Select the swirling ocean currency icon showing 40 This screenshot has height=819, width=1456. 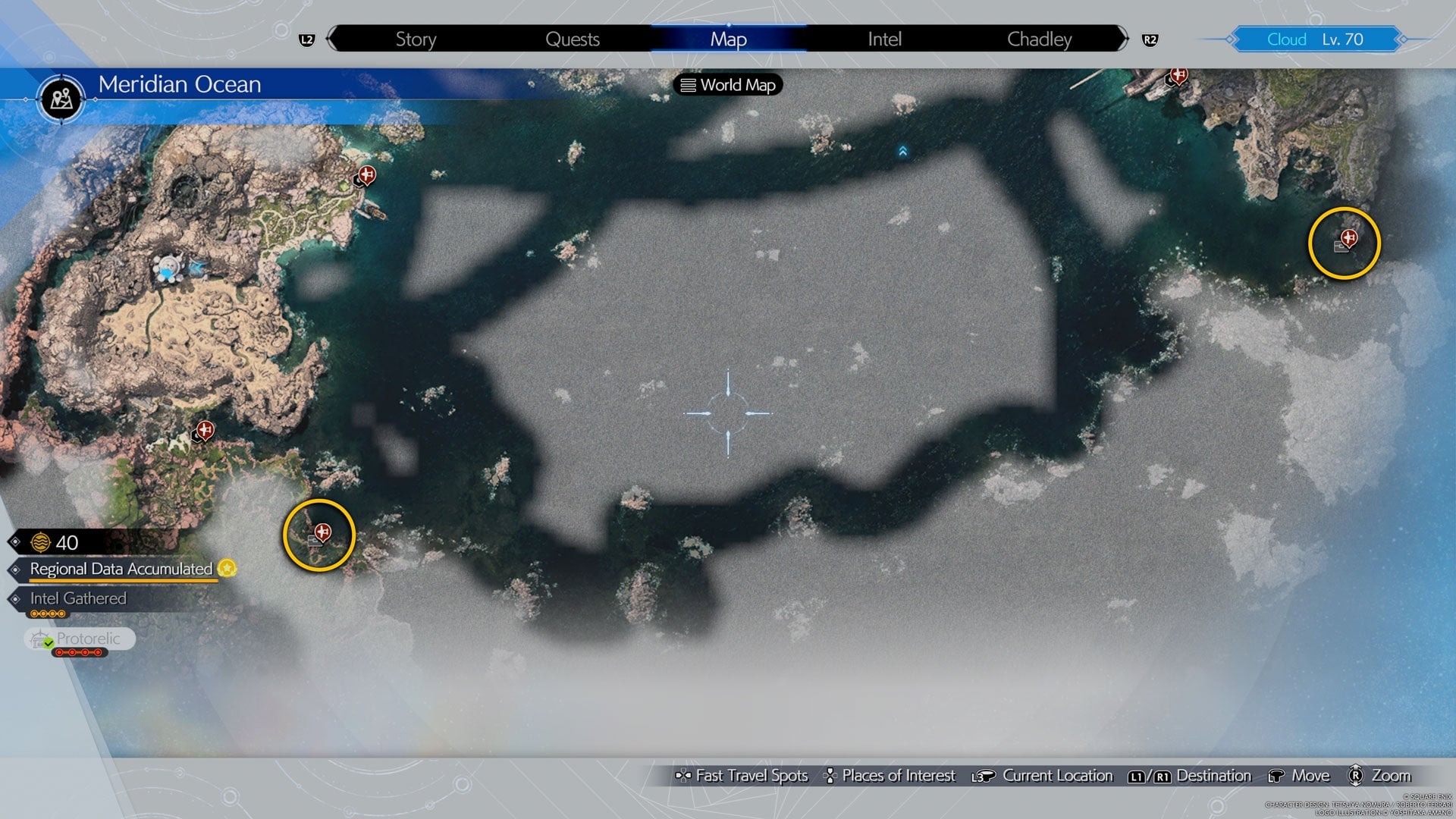pos(42,541)
